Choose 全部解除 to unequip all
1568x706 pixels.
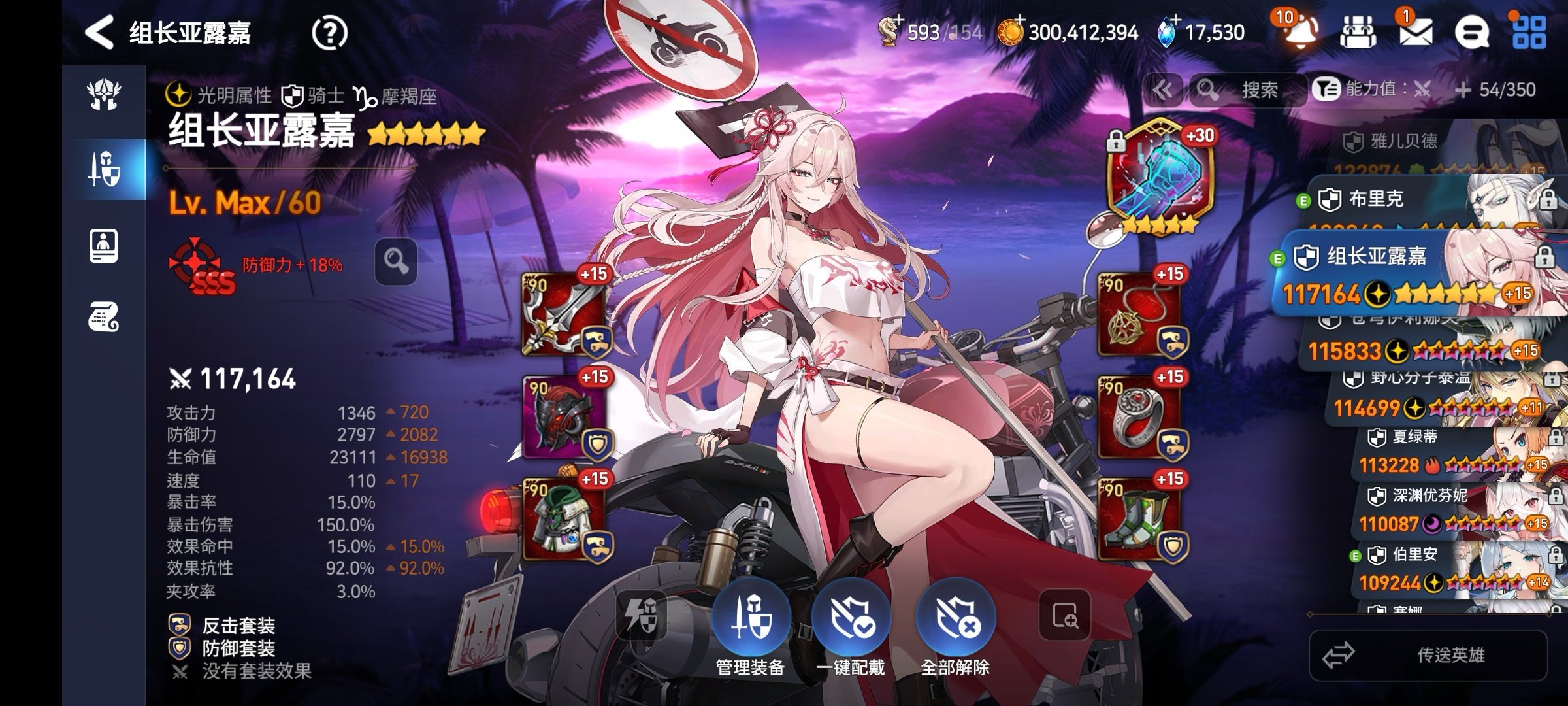click(955, 620)
